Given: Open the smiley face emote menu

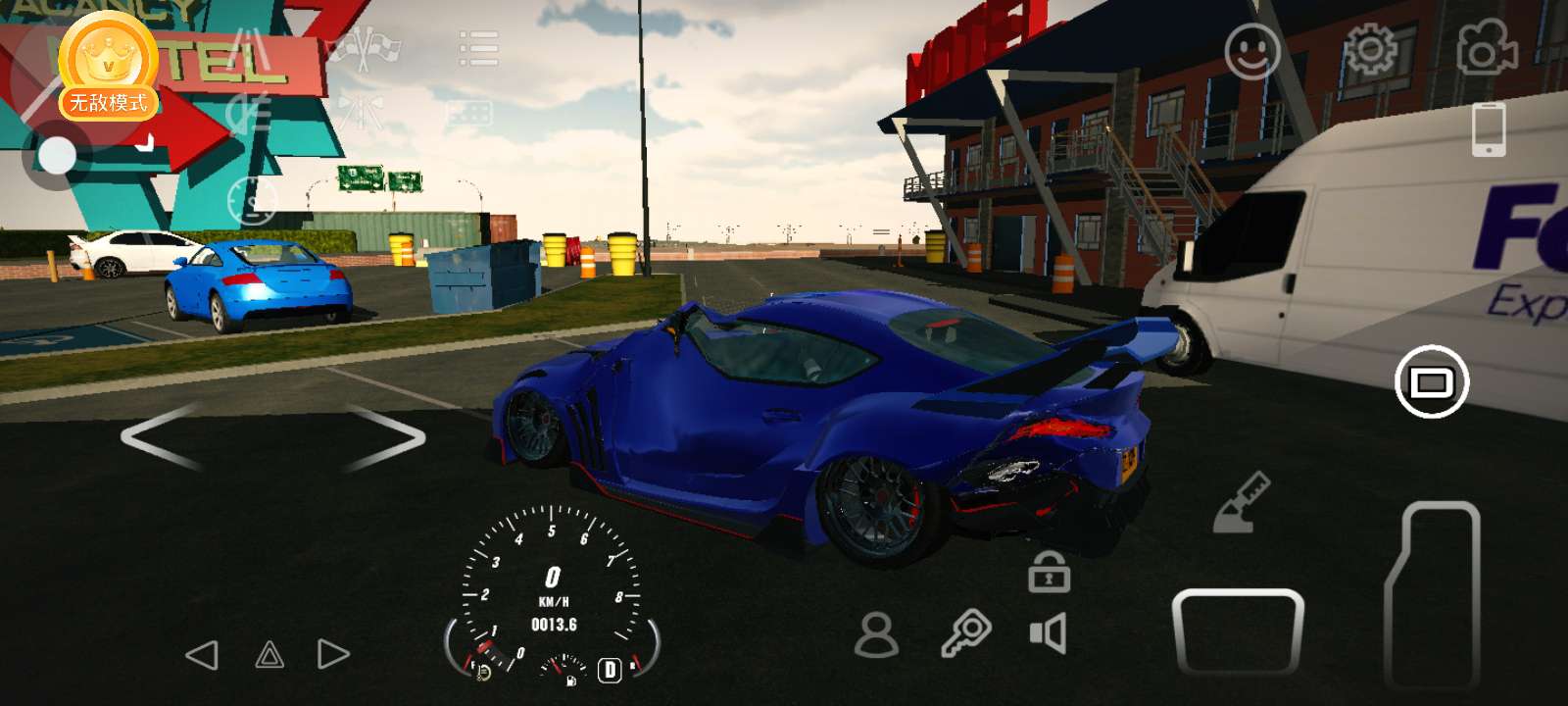Looking at the screenshot, I should click(1251, 51).
